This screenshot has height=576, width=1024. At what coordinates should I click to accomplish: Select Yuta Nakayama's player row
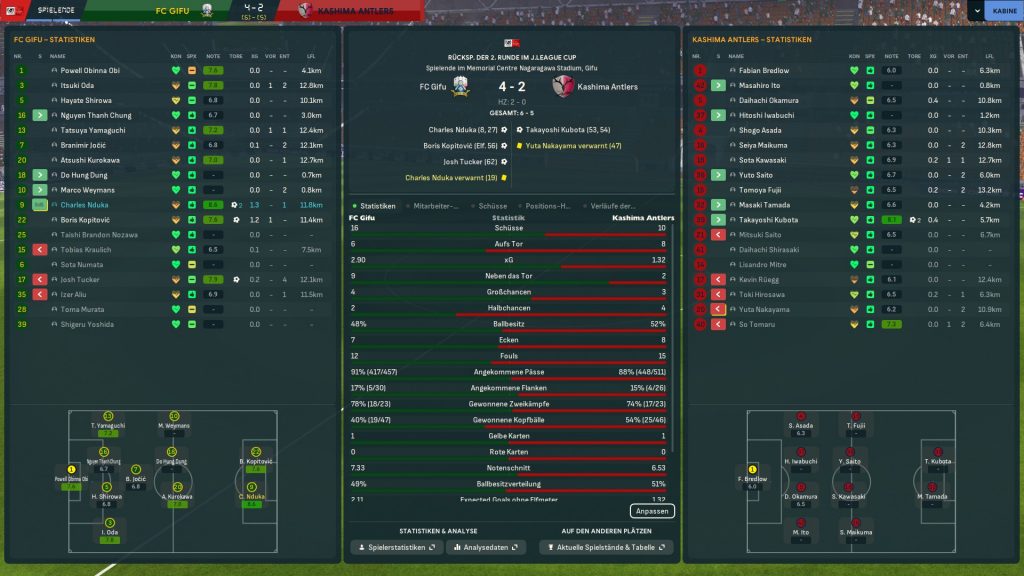[765, 310]
